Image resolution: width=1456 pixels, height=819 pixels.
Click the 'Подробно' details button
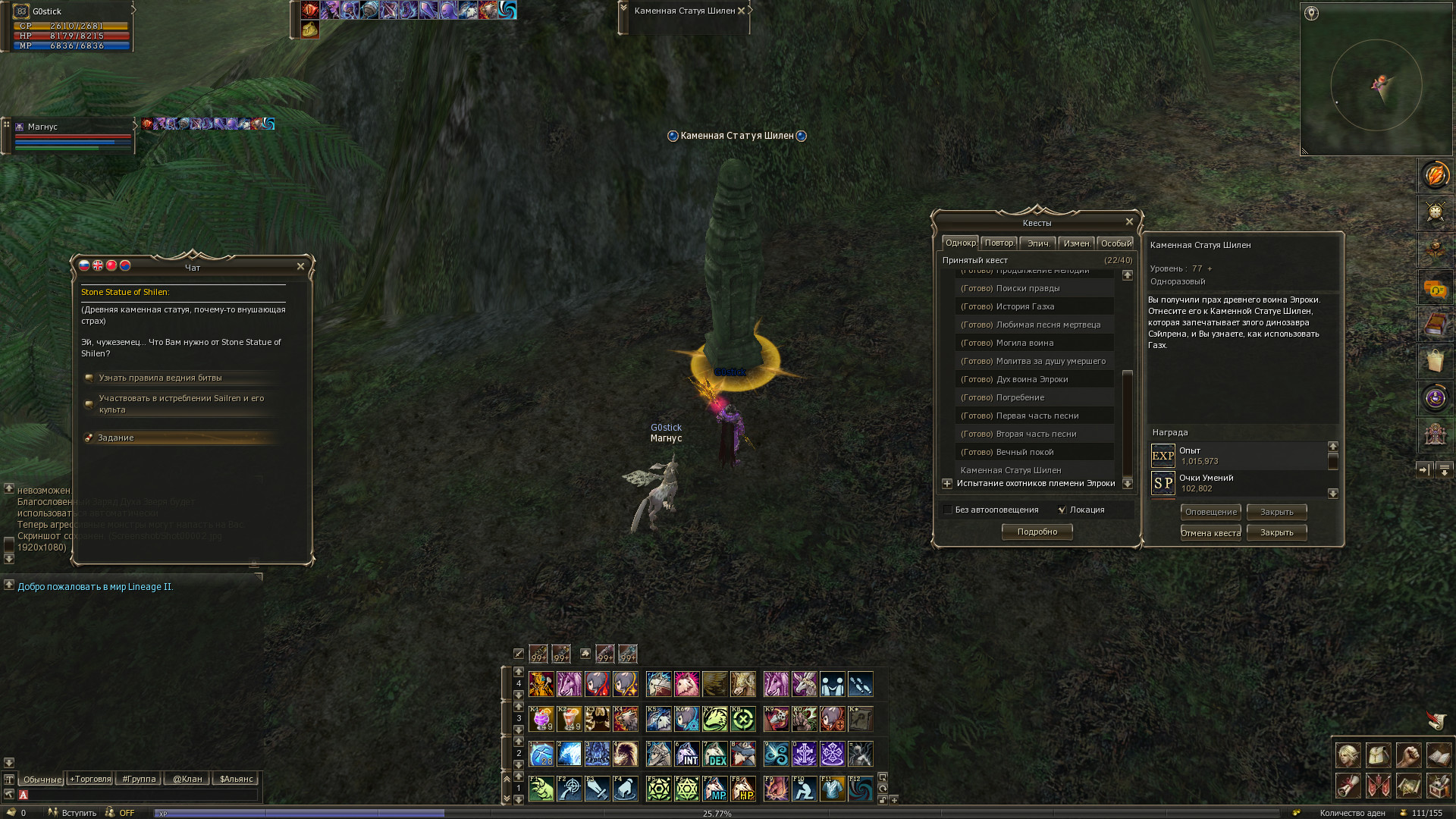(x=1037, y=532)
